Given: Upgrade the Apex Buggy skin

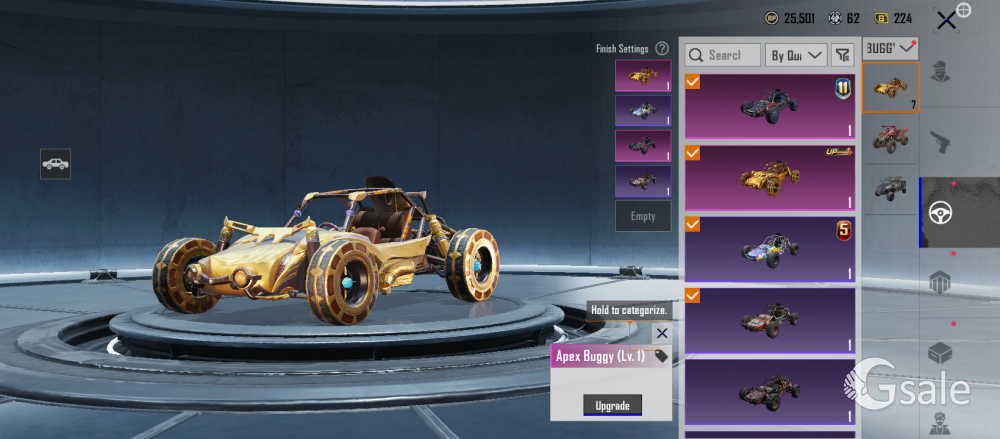Looking at the screenshot, I should tap(612, 405).
